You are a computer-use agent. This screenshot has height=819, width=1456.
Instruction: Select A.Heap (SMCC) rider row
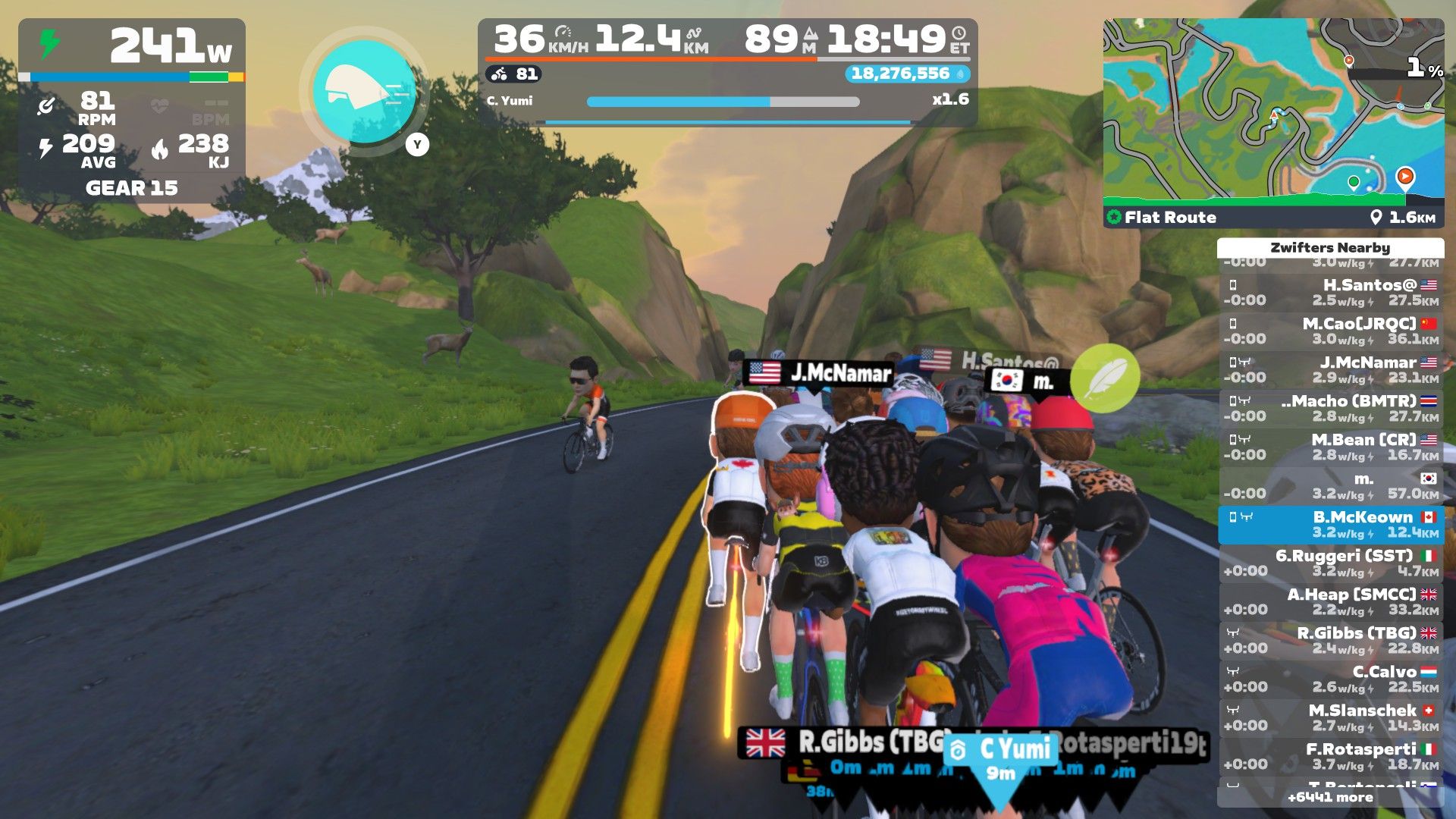coord(1331,602)
